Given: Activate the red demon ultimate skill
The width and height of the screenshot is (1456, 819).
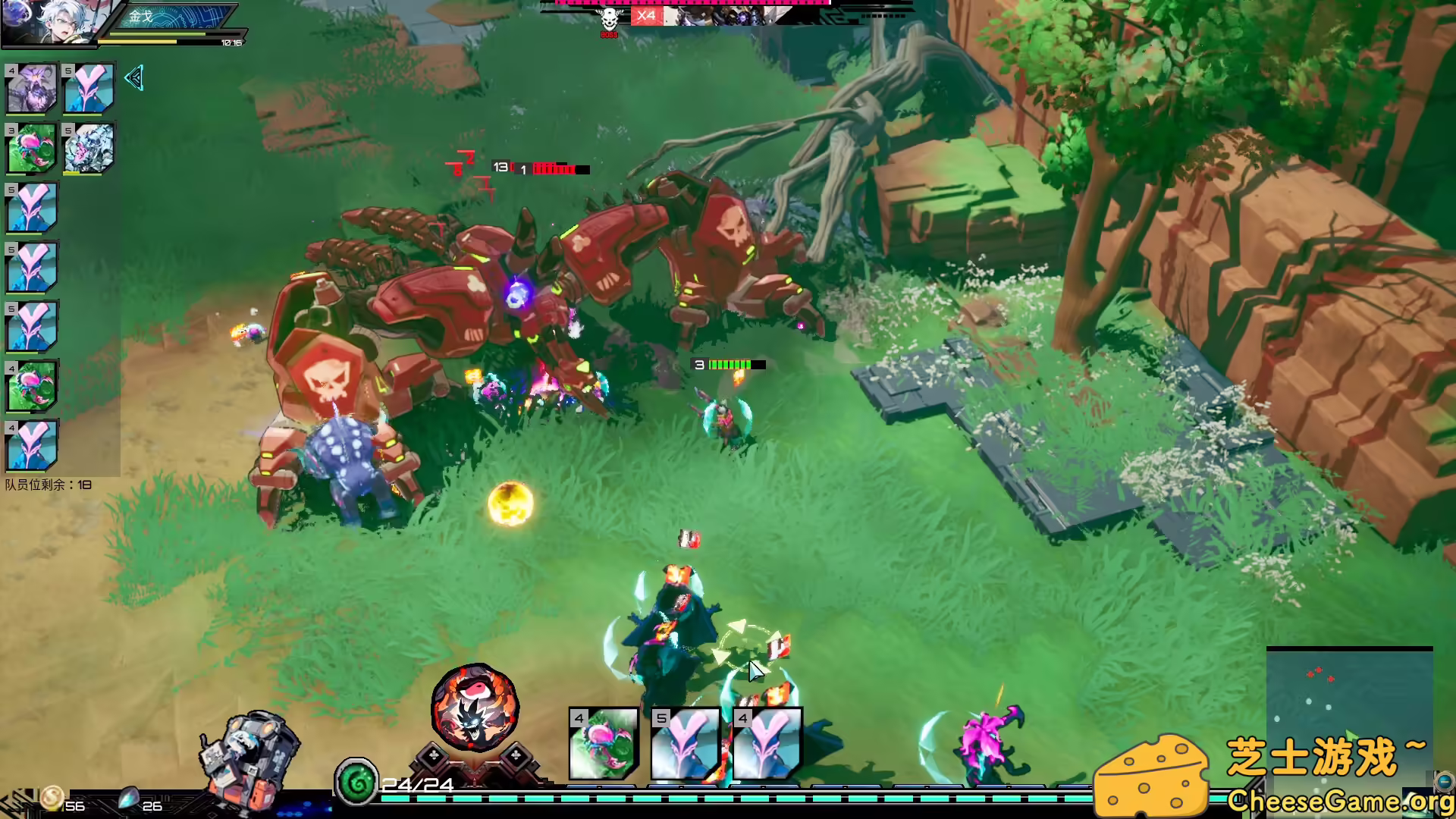Looking at the screenshot, I should click(x=475, y=707).
